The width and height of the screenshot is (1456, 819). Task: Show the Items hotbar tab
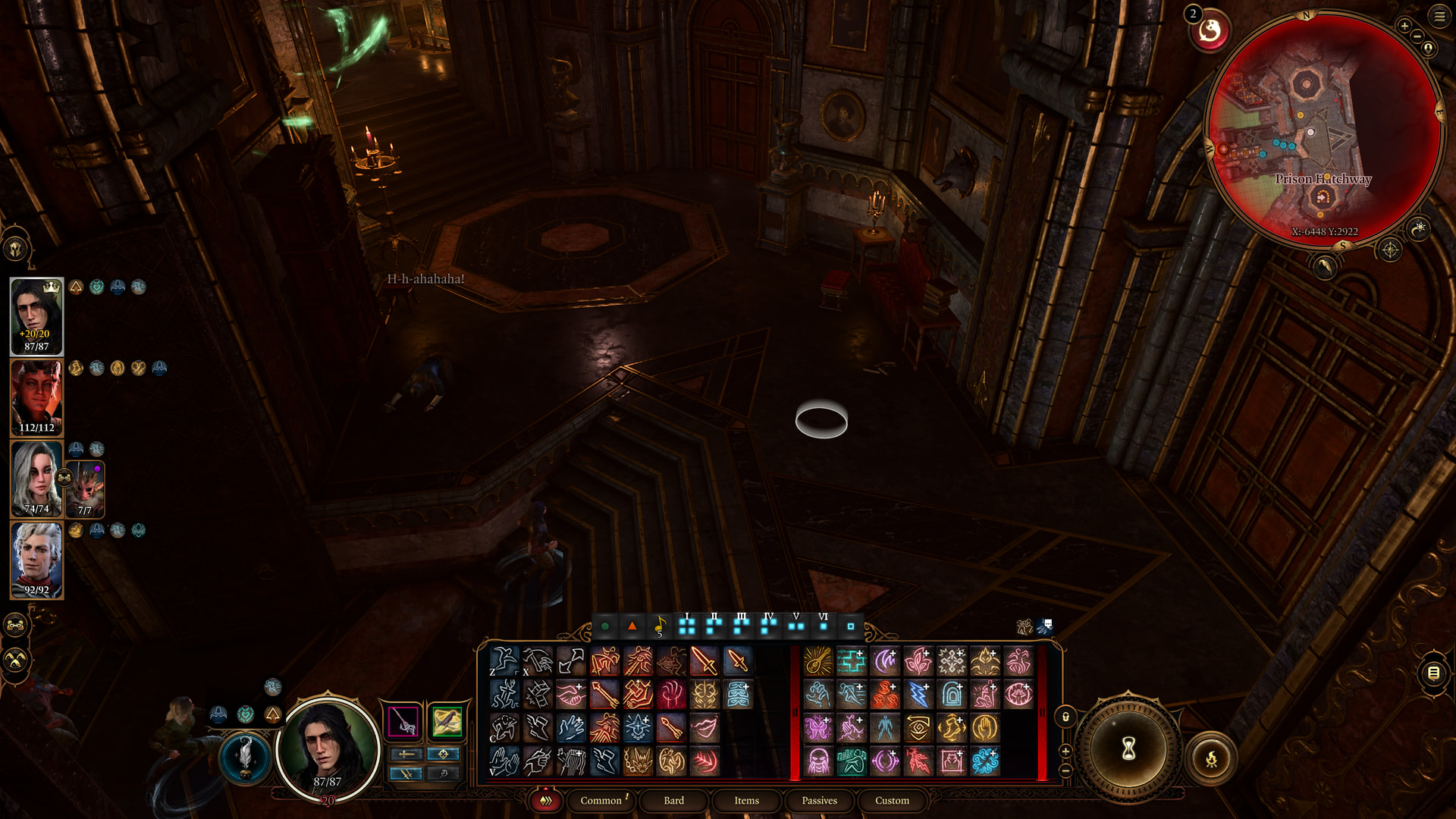(746, 800)
